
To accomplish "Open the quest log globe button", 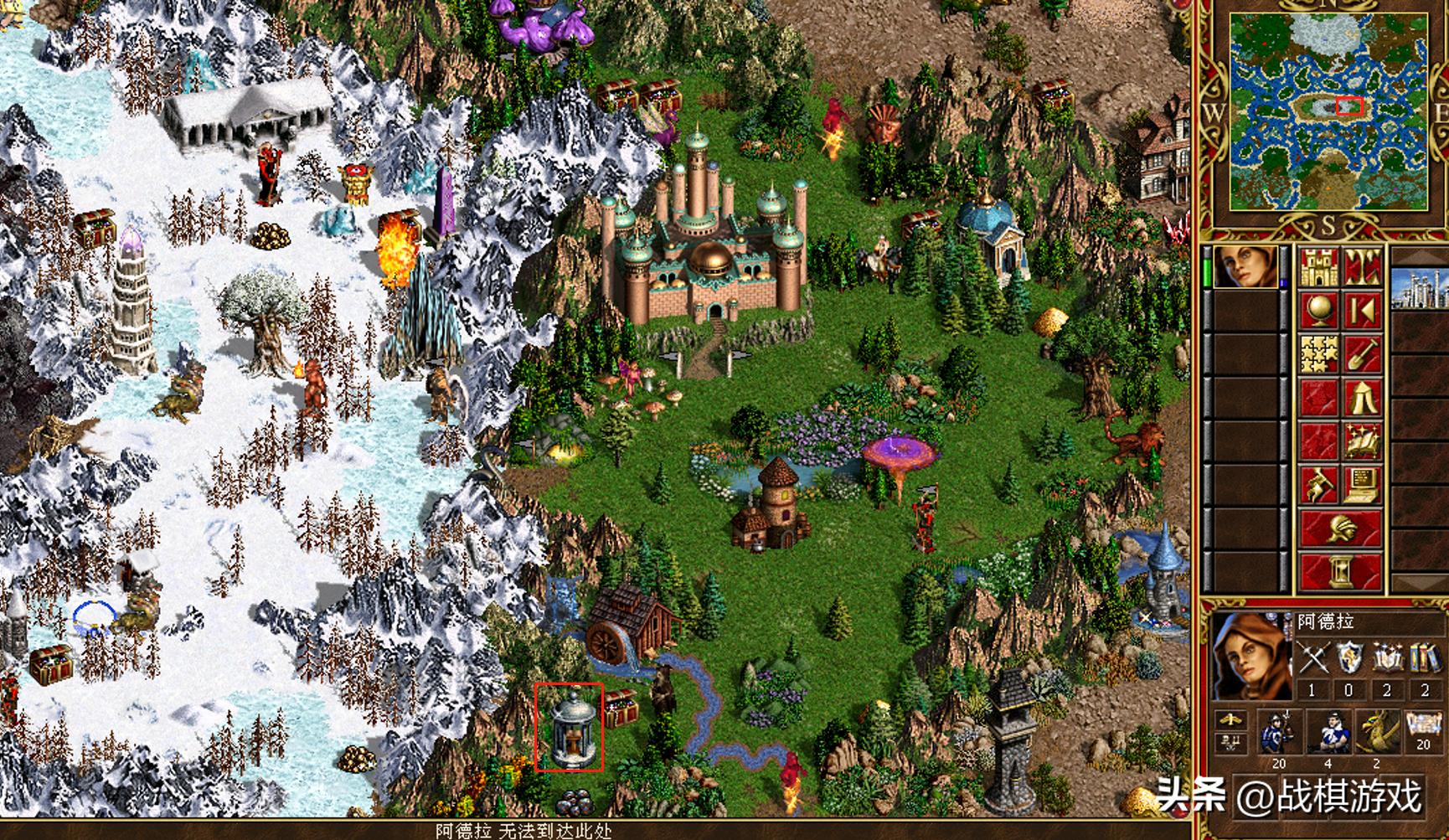I will click(1318, 312).
